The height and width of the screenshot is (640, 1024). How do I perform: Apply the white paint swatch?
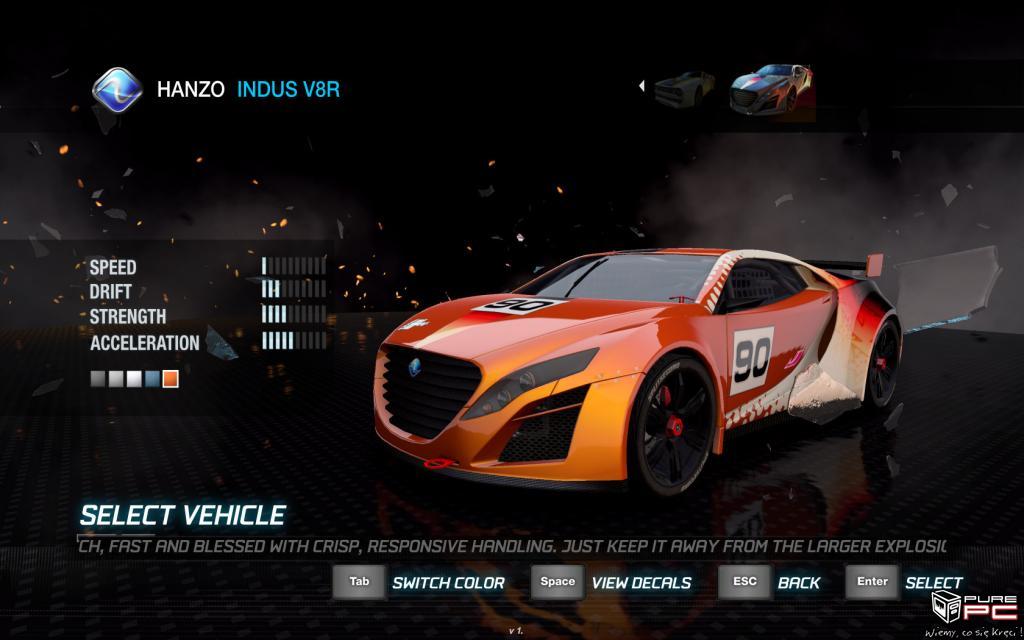click(x=134, y=379)
